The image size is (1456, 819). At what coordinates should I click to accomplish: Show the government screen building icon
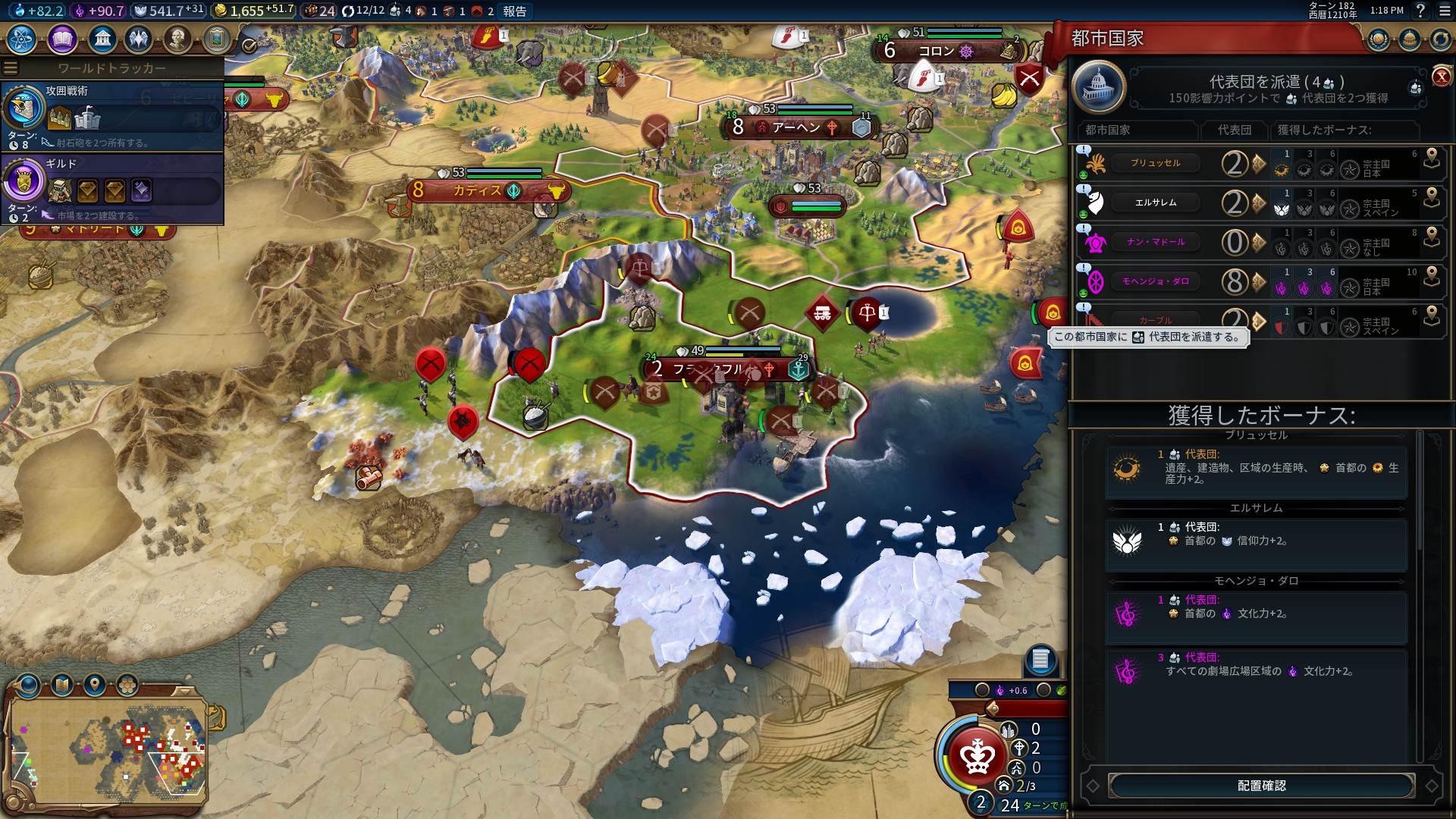coord(102,39)
